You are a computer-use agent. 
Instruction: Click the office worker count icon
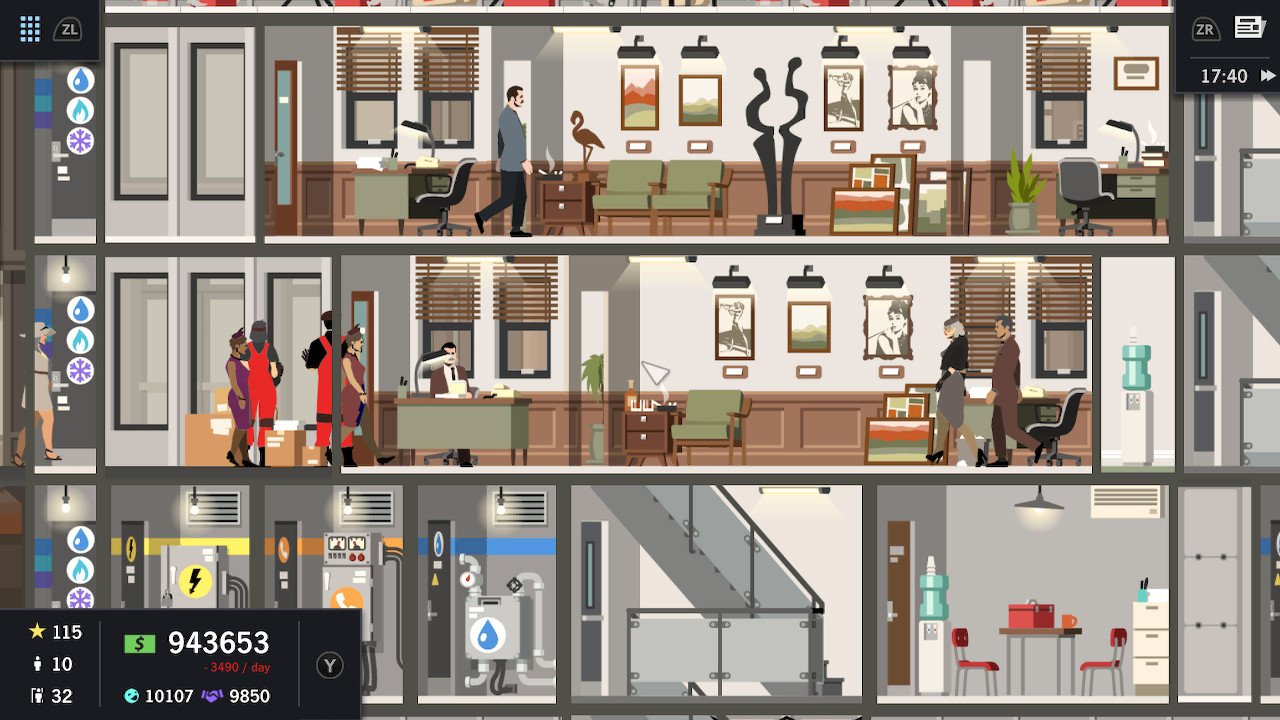(37, 695)
